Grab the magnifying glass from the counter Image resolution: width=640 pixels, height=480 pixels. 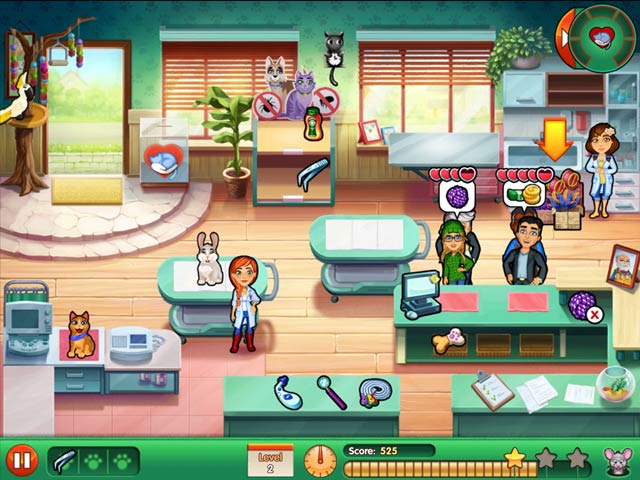click(331, 390)
